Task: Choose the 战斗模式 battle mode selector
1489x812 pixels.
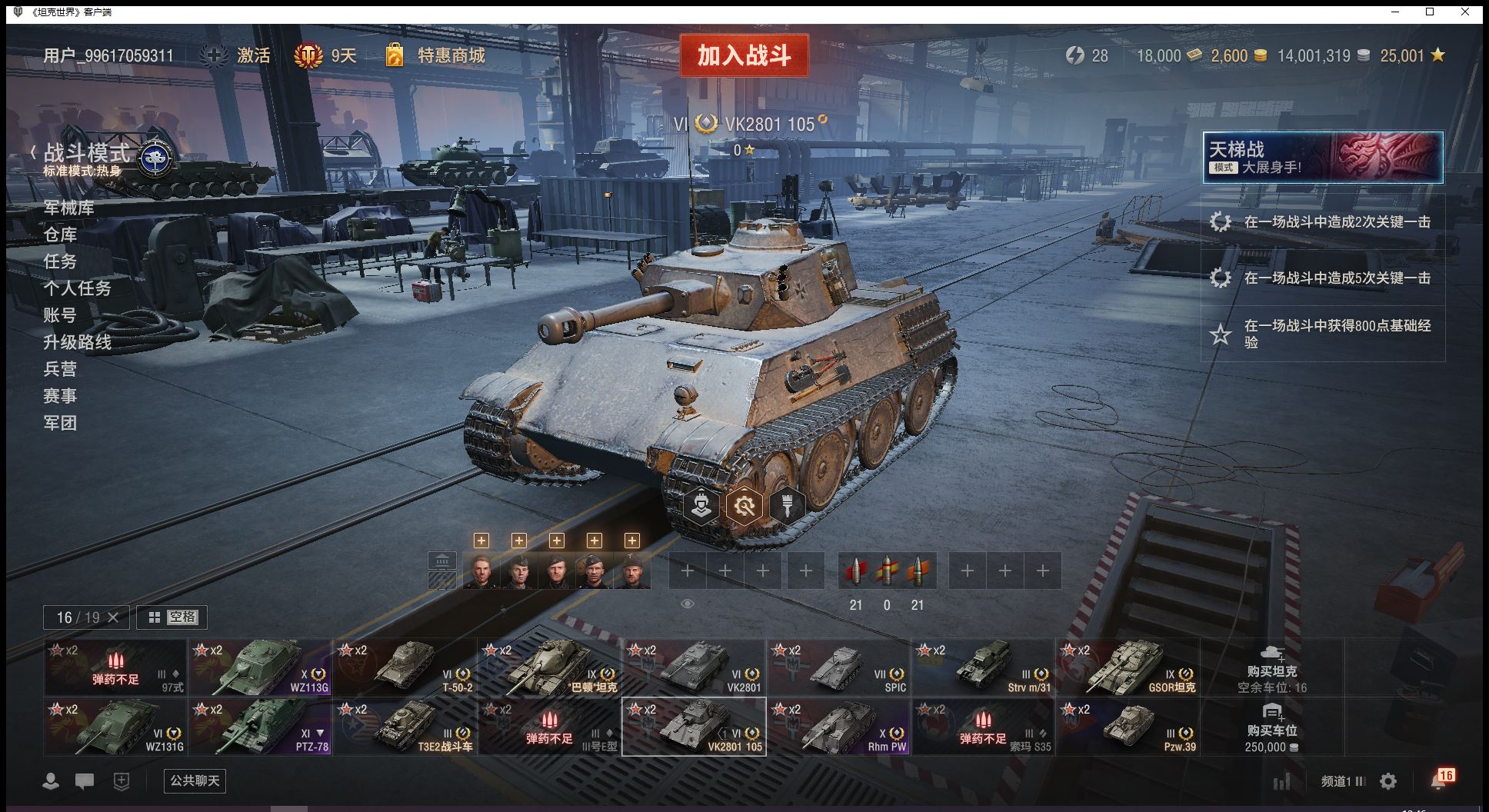Action: coord(87,154)
